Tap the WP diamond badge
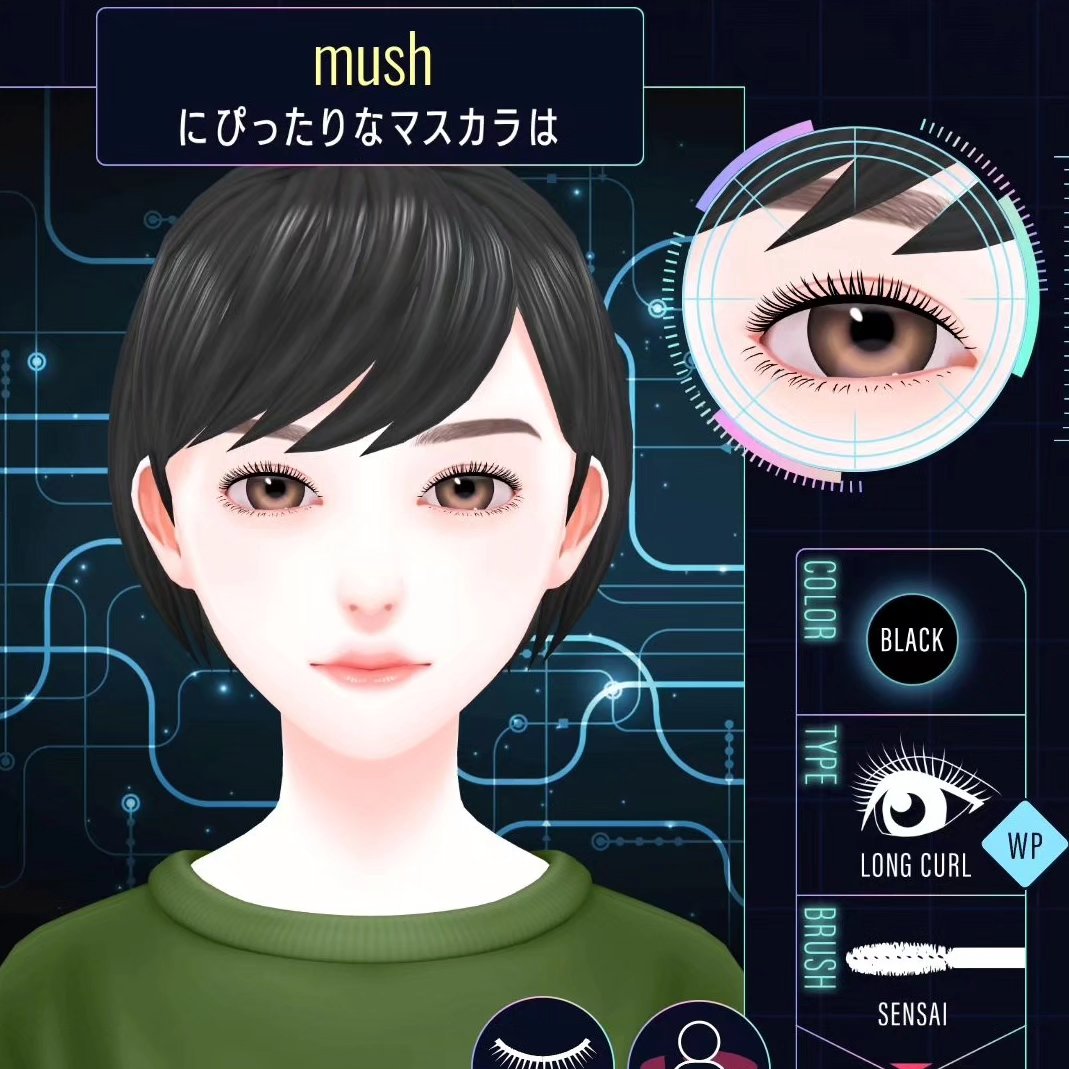The image size is (1069, 1069). [1025, 846]
